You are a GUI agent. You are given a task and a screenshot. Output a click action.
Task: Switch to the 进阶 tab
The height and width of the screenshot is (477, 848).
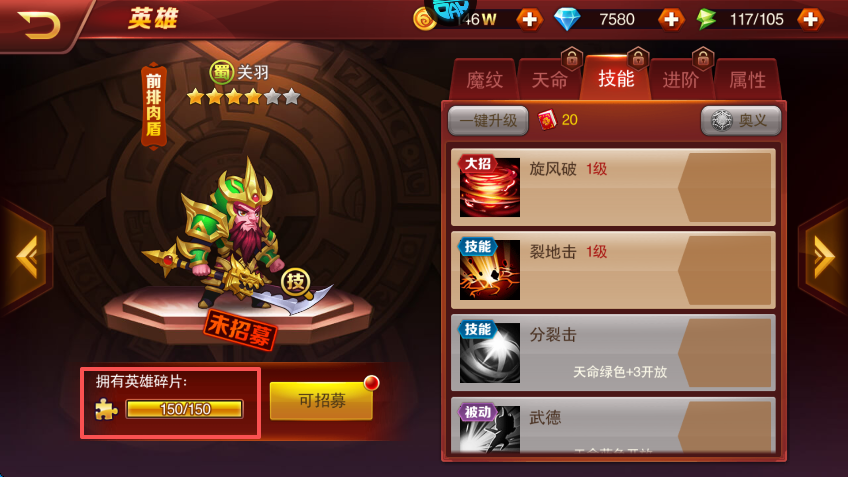tap(681, 81)
